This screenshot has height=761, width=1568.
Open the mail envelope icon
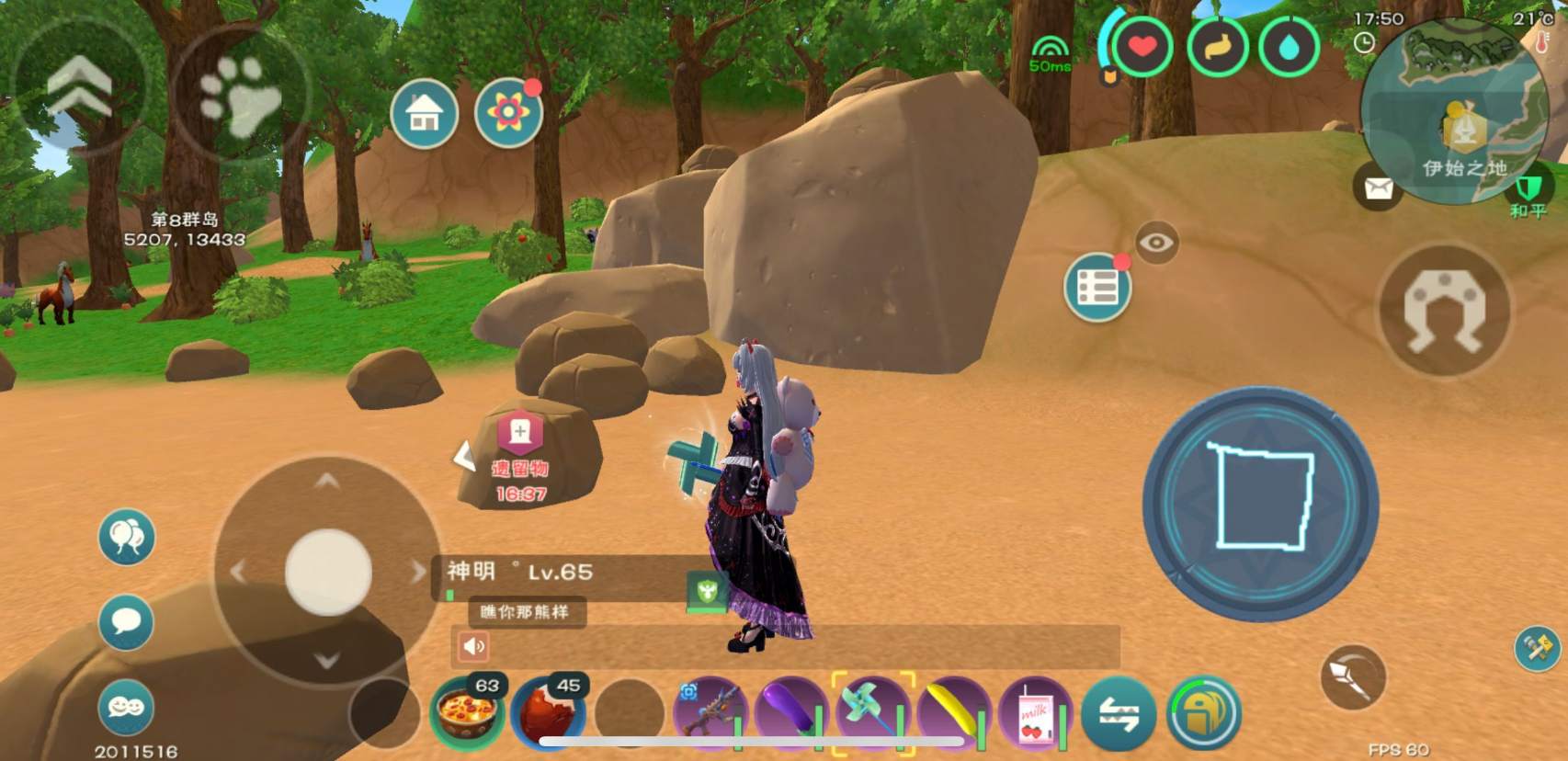[1378, 189]
